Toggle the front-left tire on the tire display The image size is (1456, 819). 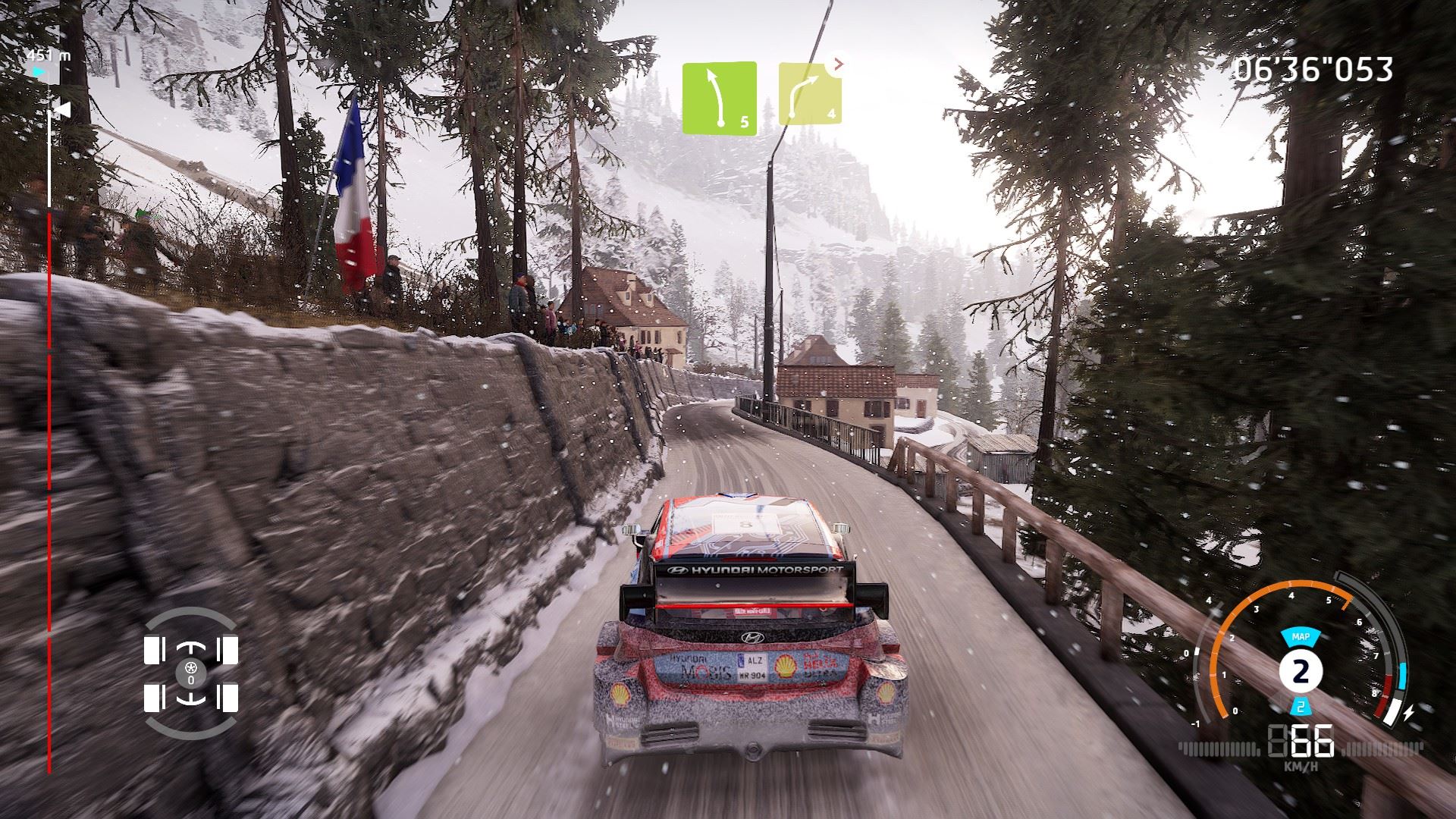click(155, 648)
